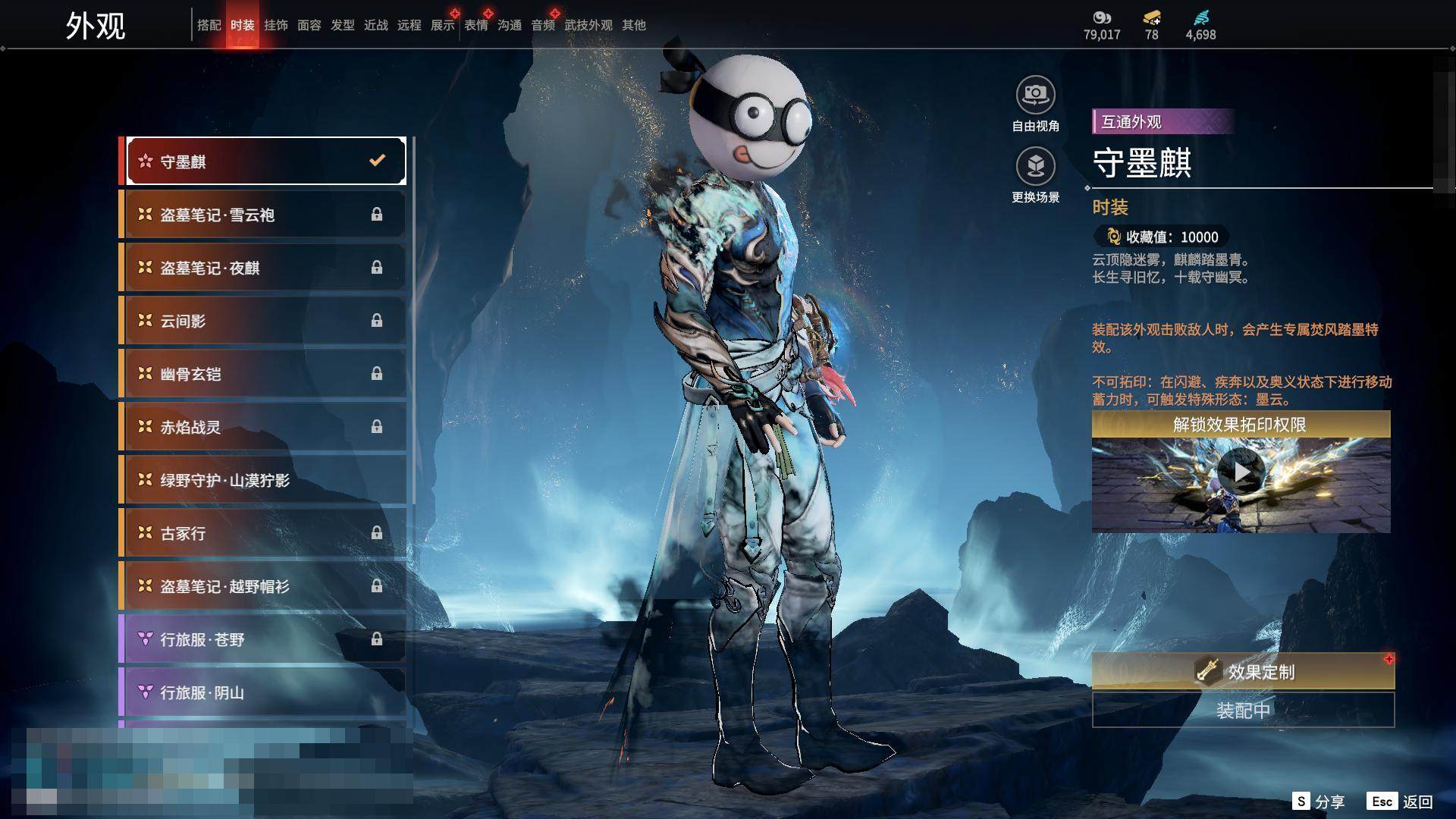
Task: Click the 装配中 equipped button
Action: point(1243,711)
